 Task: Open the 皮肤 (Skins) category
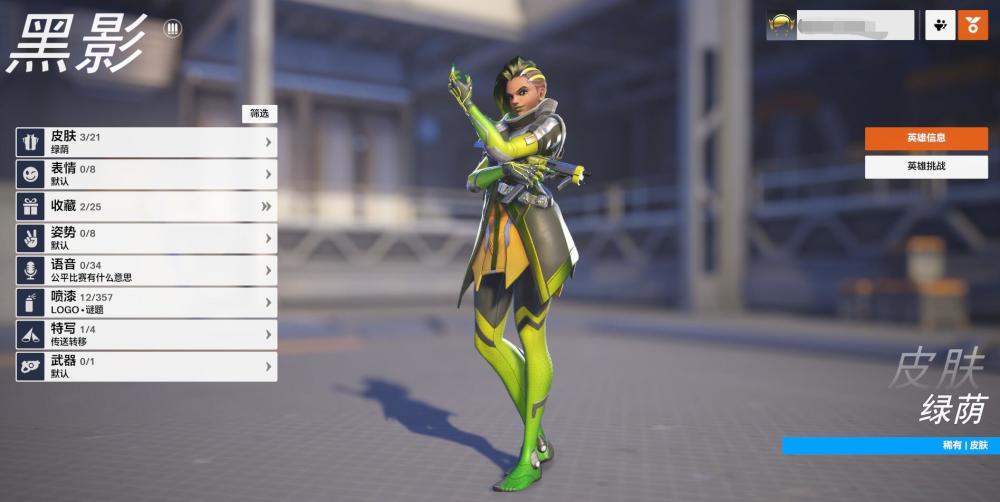click(146, 142)
